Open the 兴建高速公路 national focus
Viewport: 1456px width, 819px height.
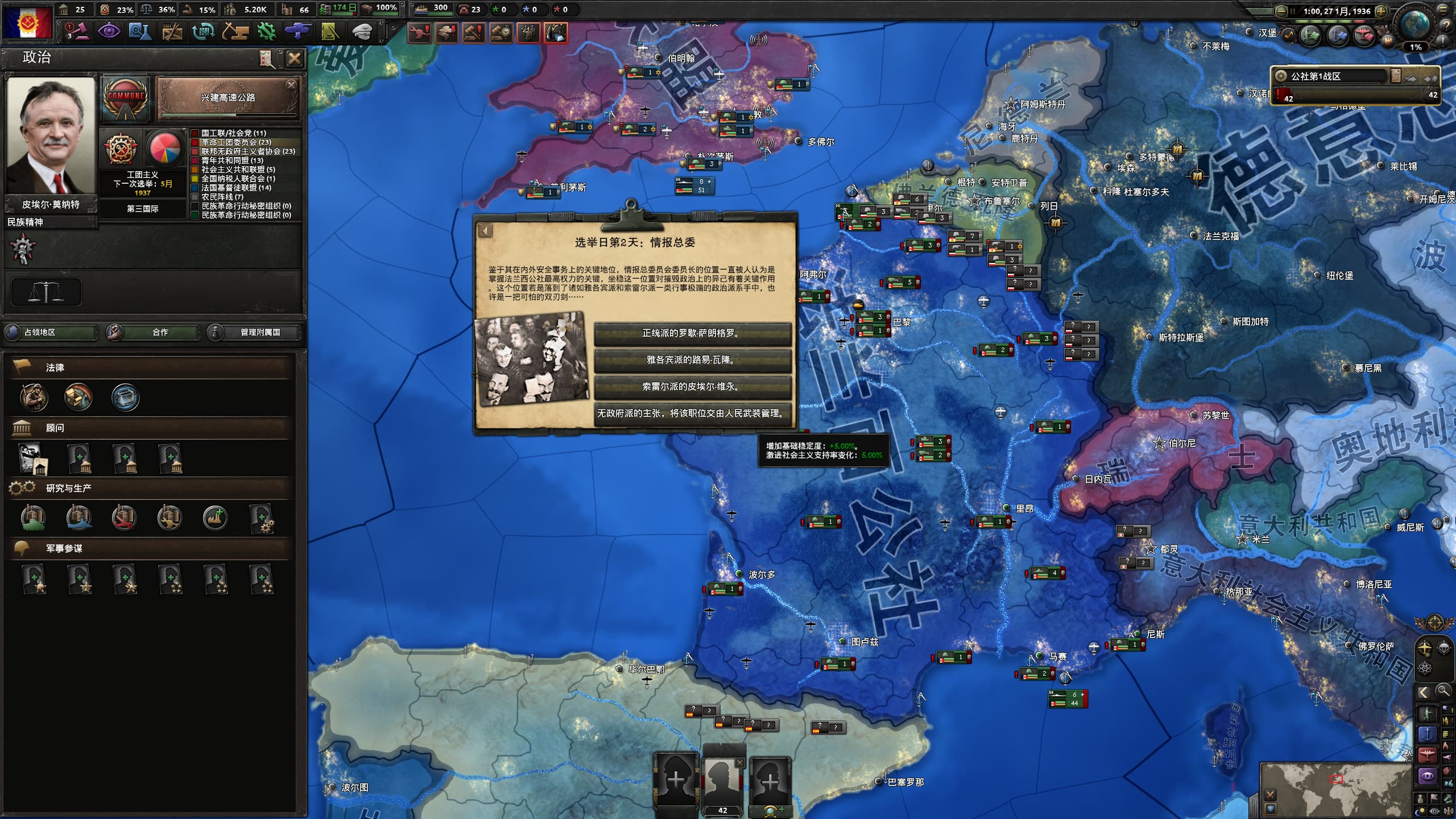point(227,99)
